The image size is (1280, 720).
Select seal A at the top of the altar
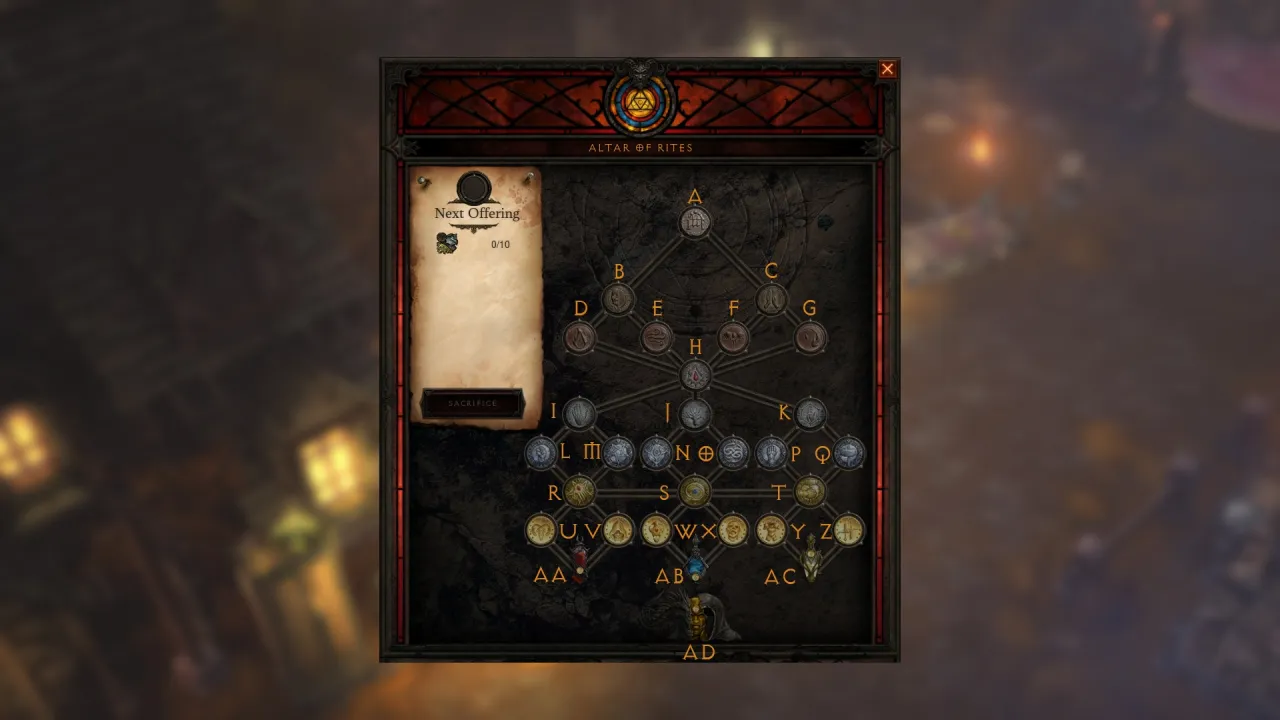[694, 222]
